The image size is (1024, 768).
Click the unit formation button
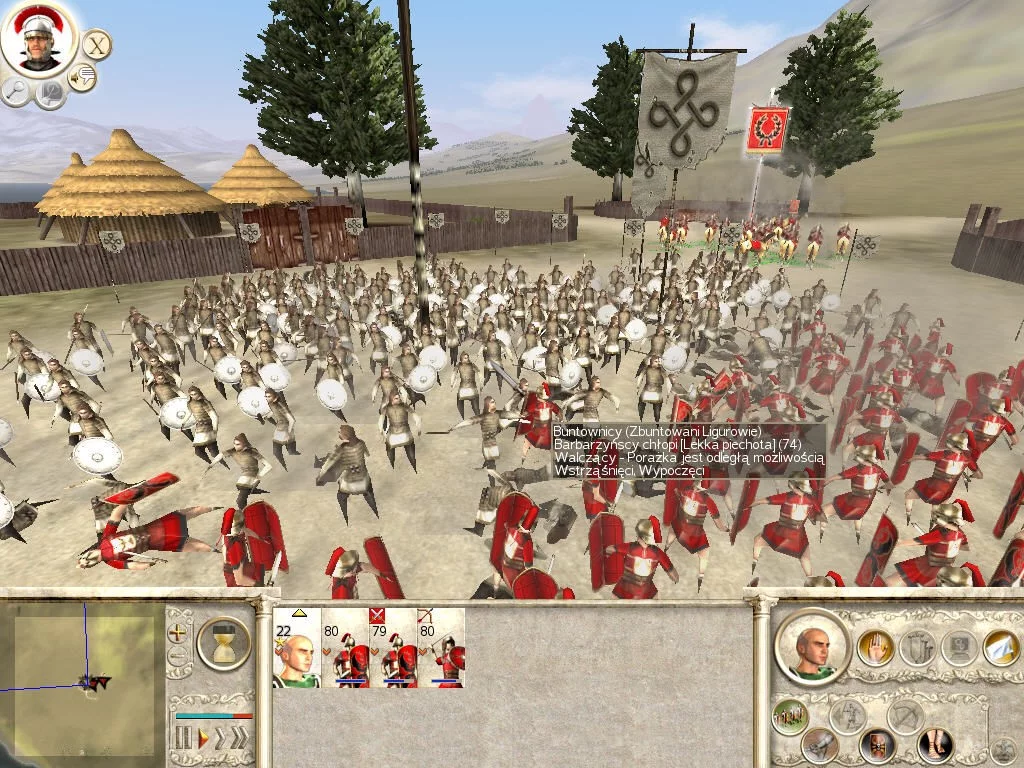(790, 716)
